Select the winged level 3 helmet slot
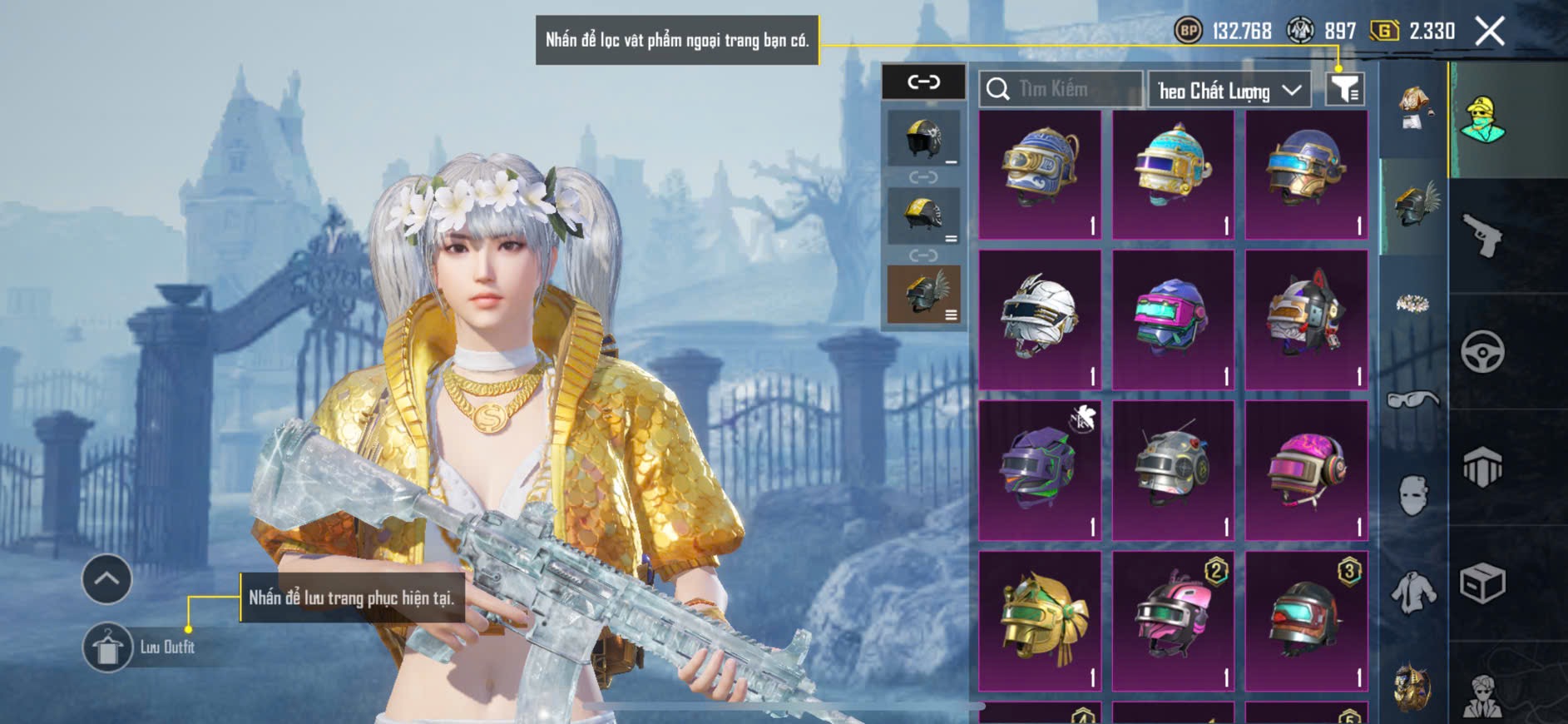Viewport: 1568px width, 724px height. (x=923, y=294)
